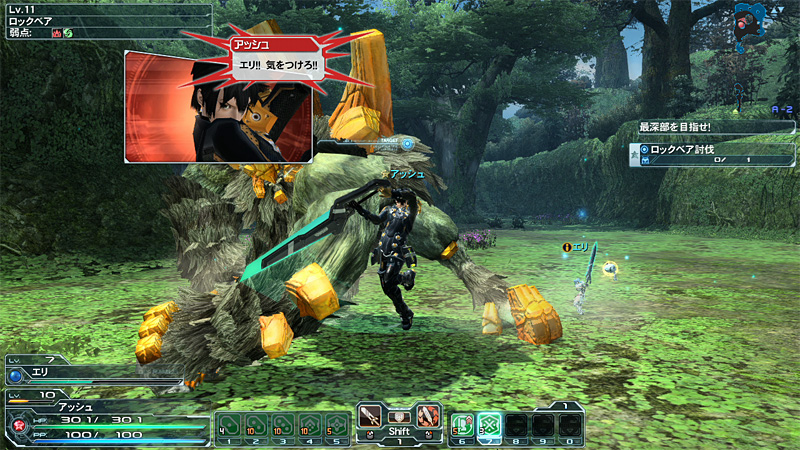800x450 pixels.
Task: Activate the skill in subpalette slot 6
Action: tap(462, 425)
